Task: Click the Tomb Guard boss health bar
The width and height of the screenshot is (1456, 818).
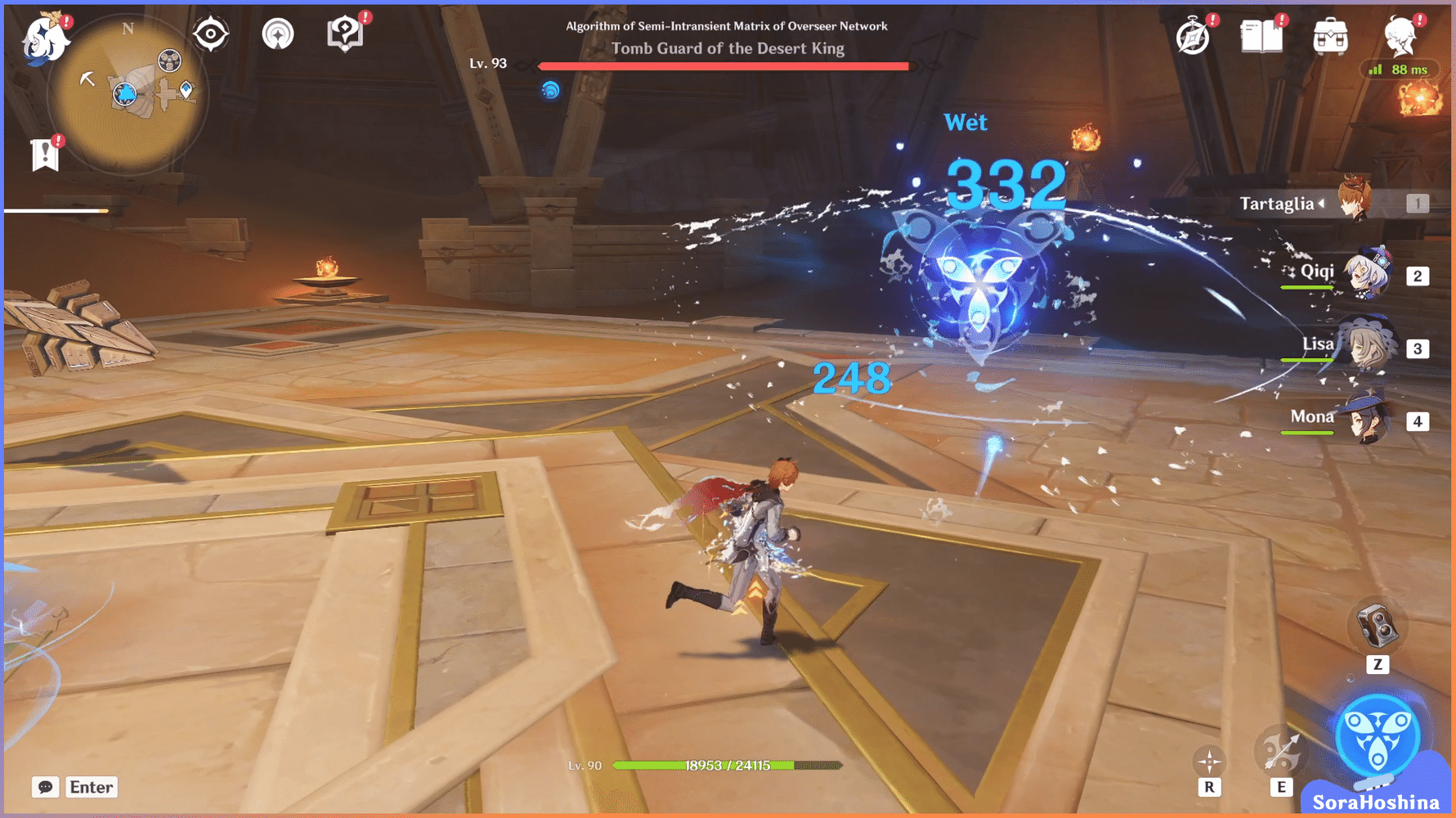Action: (723, 65)
